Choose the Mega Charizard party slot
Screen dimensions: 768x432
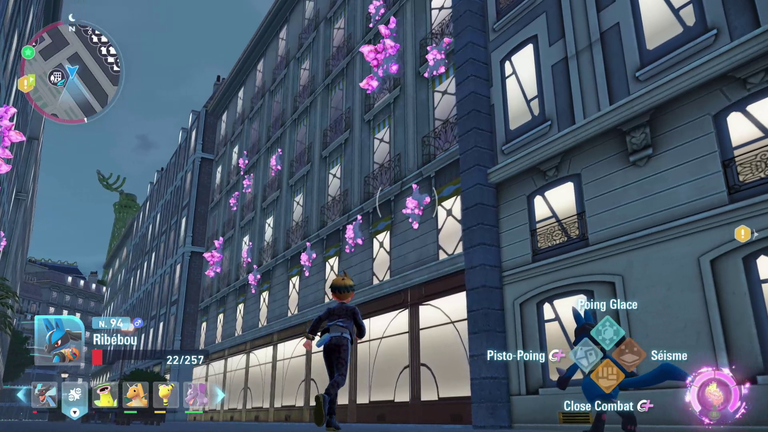click(46, 395)
